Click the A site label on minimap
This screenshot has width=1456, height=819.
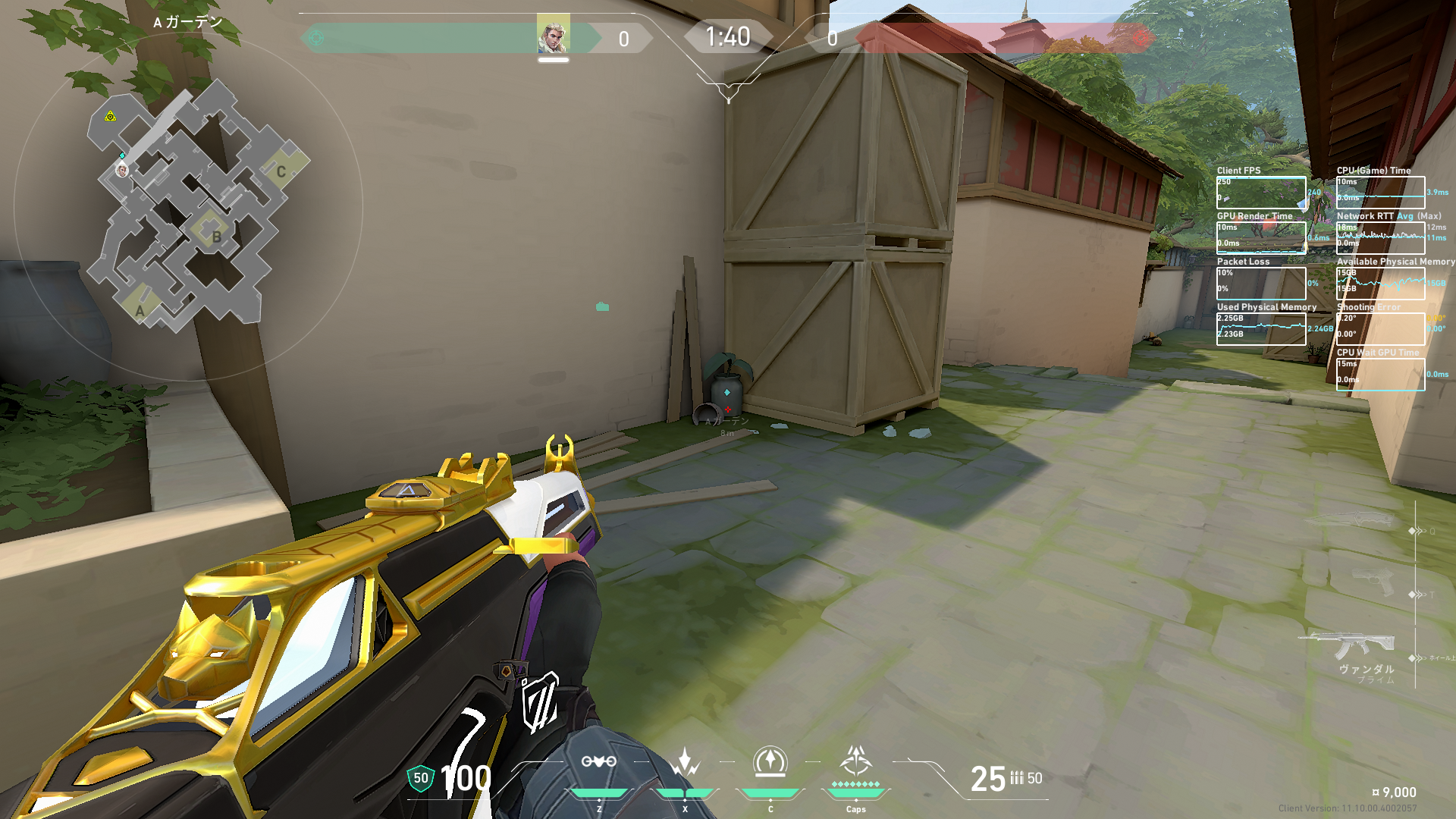click(140, 311)
